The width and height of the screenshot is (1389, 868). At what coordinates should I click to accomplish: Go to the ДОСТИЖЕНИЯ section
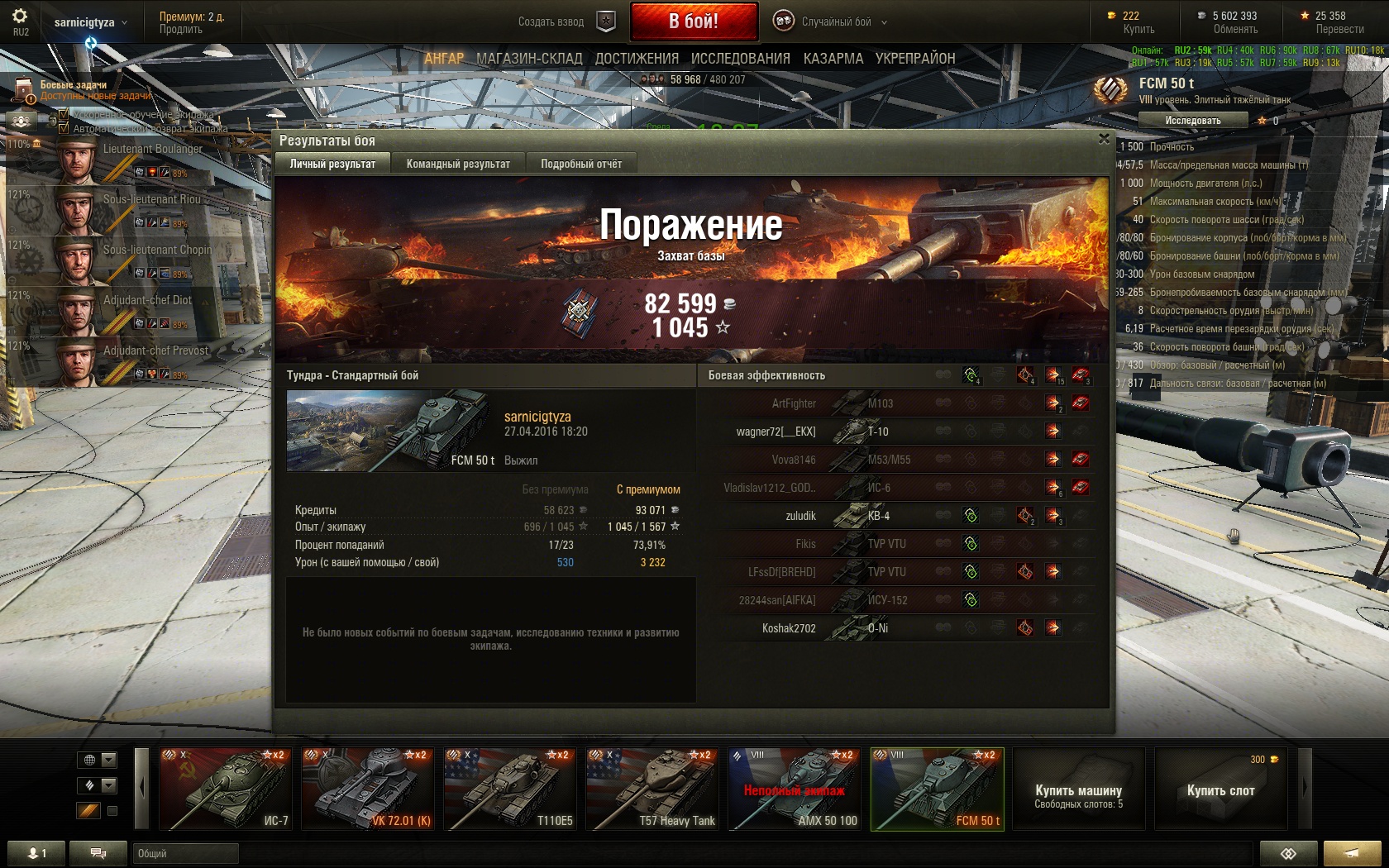(637, 59)
